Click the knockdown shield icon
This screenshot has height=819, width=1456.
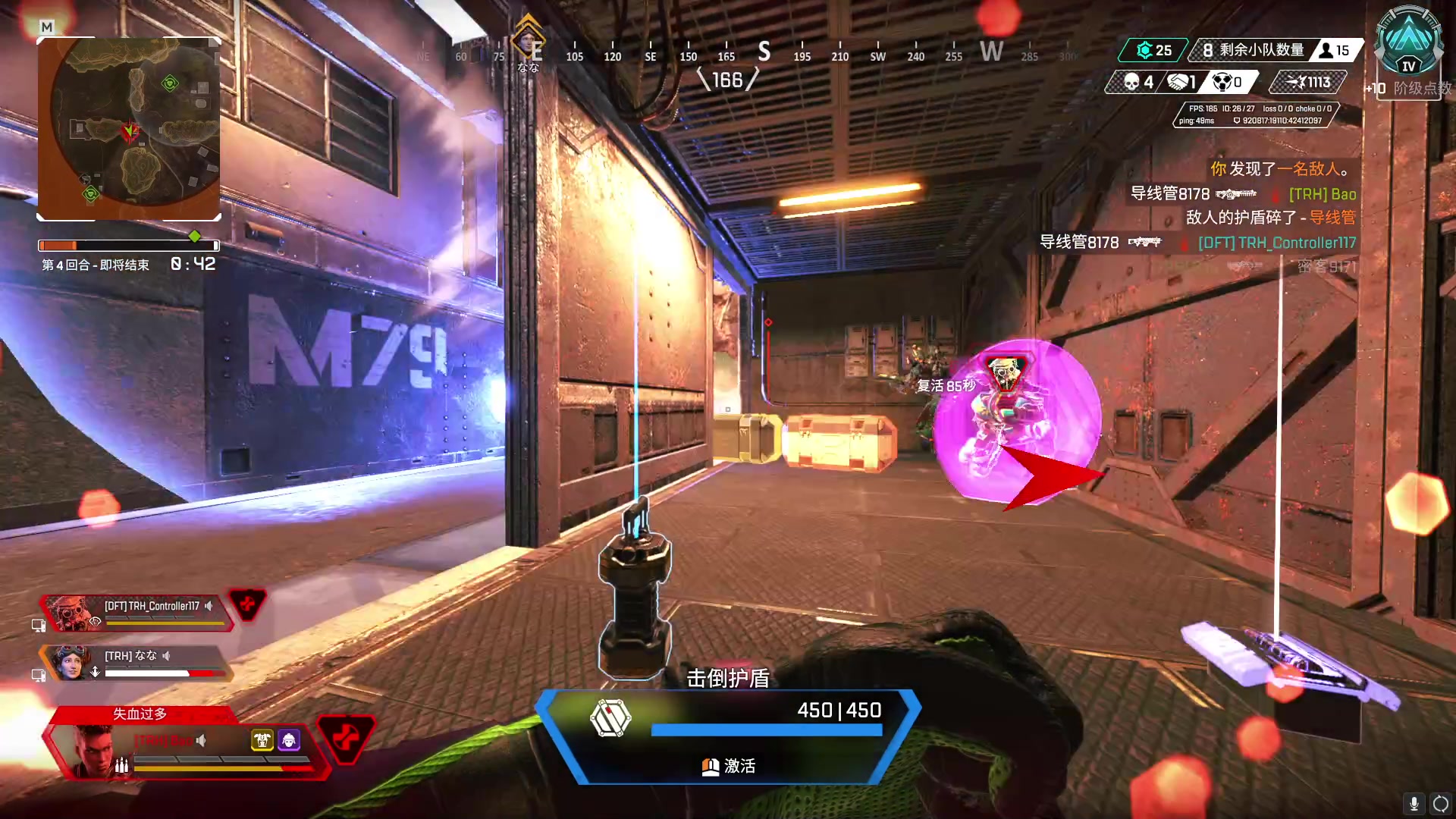[610, 717]
